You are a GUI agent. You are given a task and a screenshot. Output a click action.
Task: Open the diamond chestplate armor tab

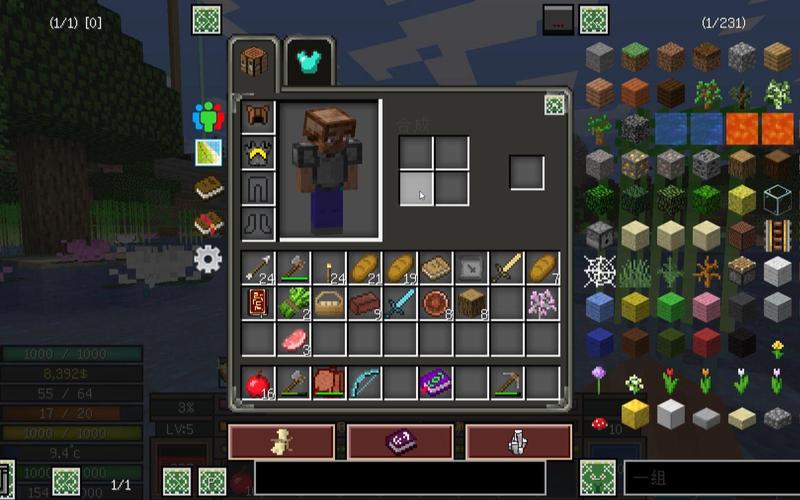[x=310, y=63]
